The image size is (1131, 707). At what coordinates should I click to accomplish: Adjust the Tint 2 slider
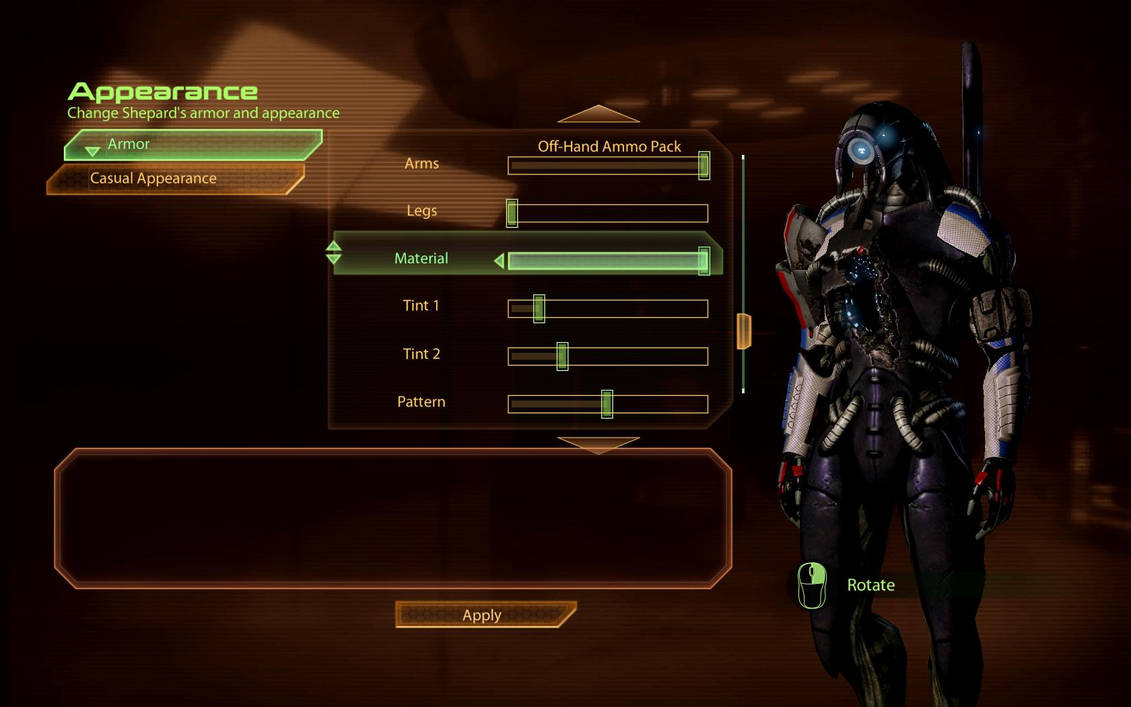pyautogui.click(x=607, y=356)
